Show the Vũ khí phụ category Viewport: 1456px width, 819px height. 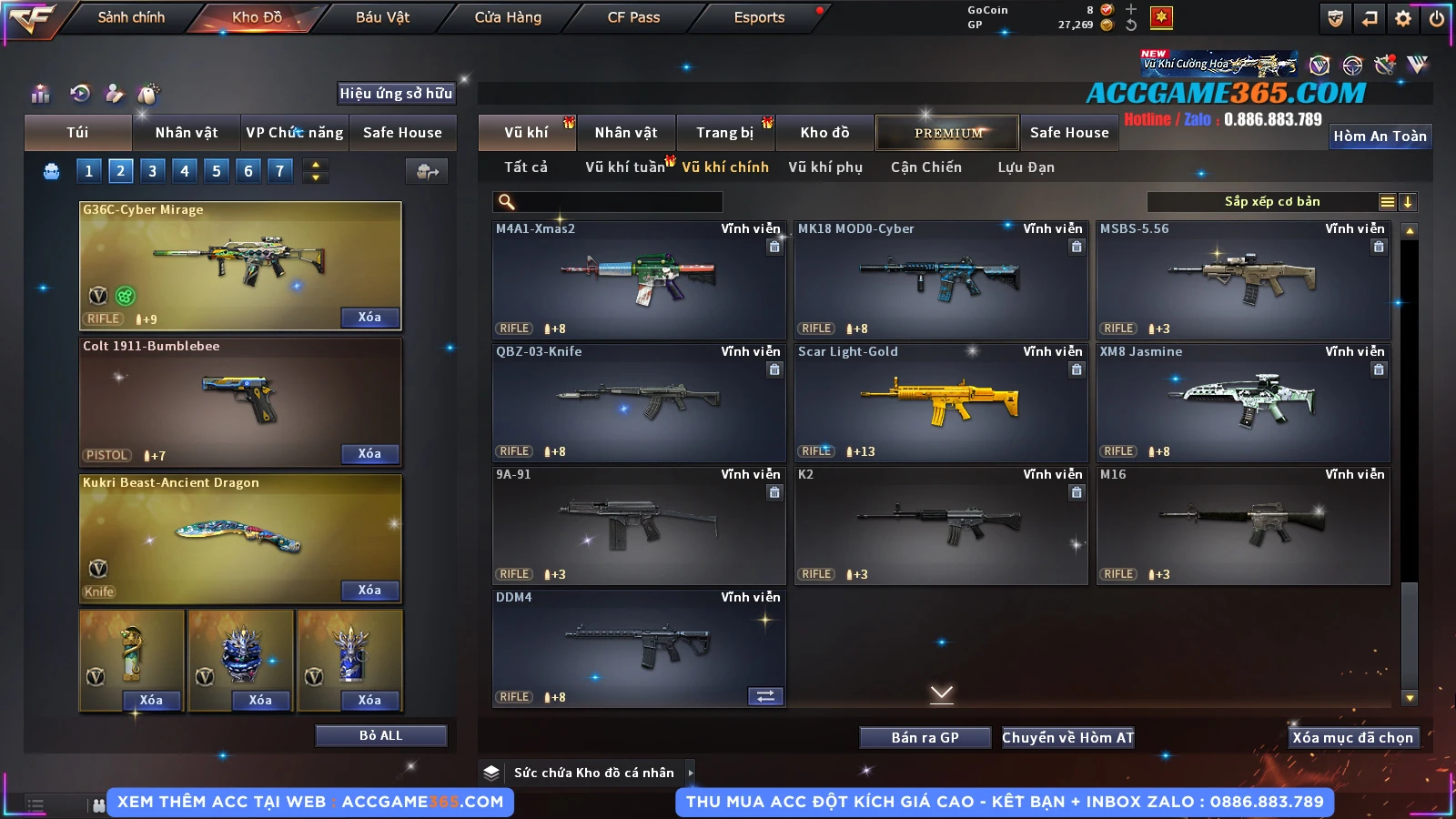tap(825, 167)
